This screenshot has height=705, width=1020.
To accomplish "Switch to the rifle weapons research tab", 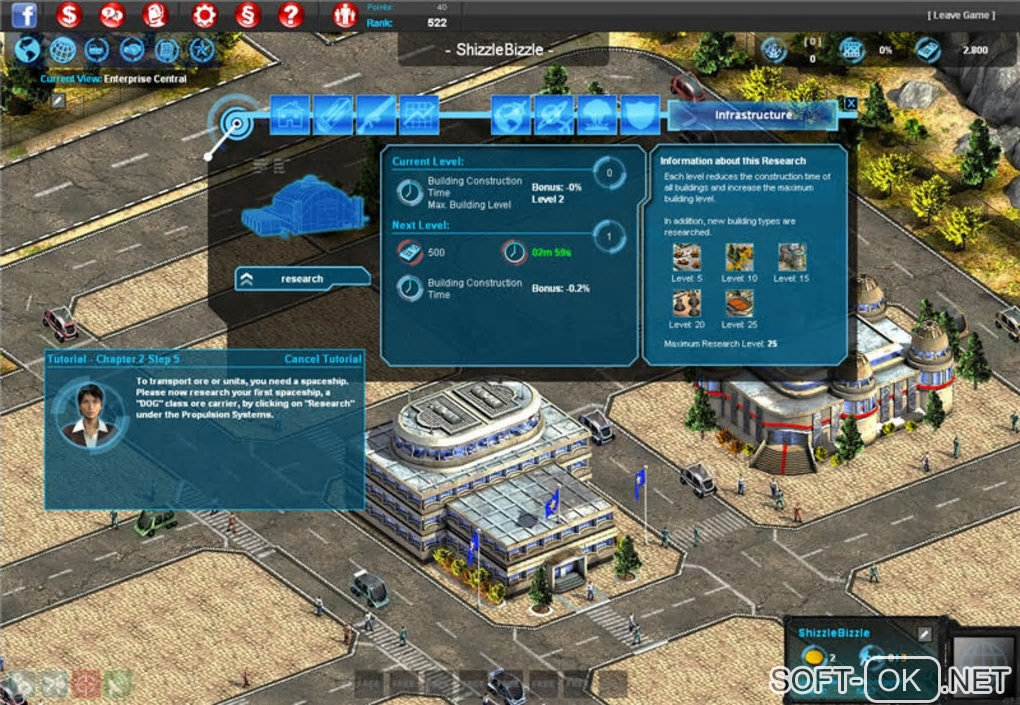I will click(376, 116).
